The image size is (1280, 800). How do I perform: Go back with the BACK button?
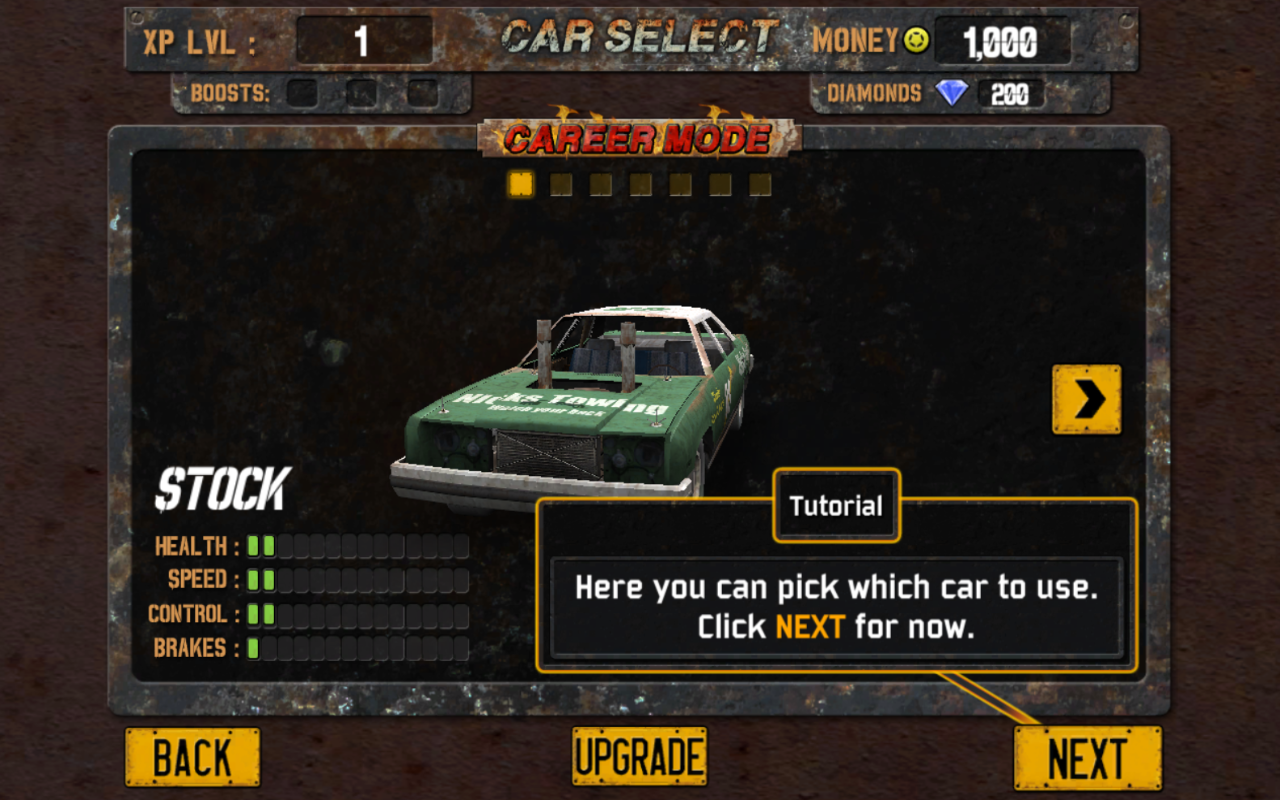point(192,757)
